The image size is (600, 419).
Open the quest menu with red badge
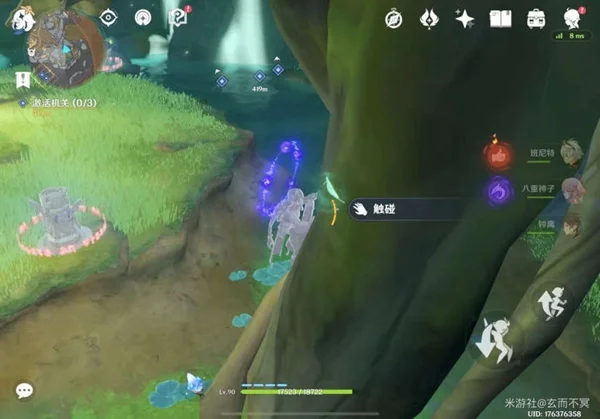pyautogui.click(x=178, y=18)
